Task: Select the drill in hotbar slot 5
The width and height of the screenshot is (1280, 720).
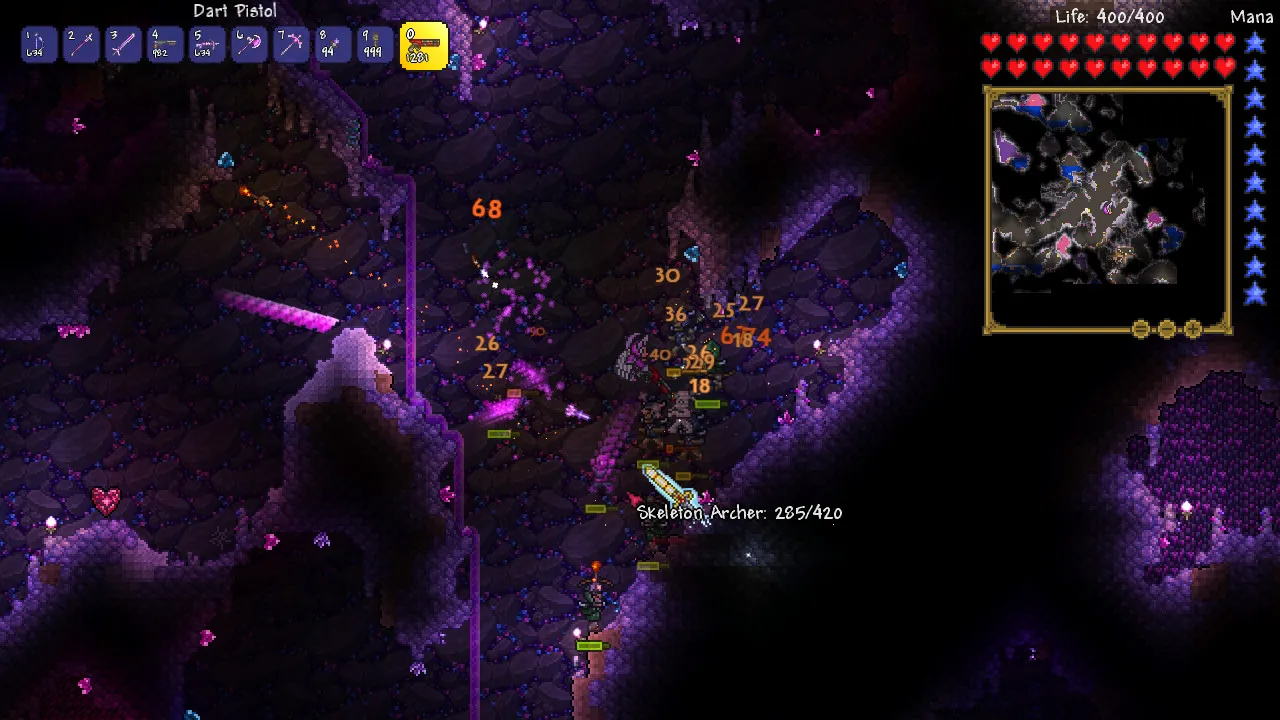Action: pyautogui.click(x=207, y=45)
